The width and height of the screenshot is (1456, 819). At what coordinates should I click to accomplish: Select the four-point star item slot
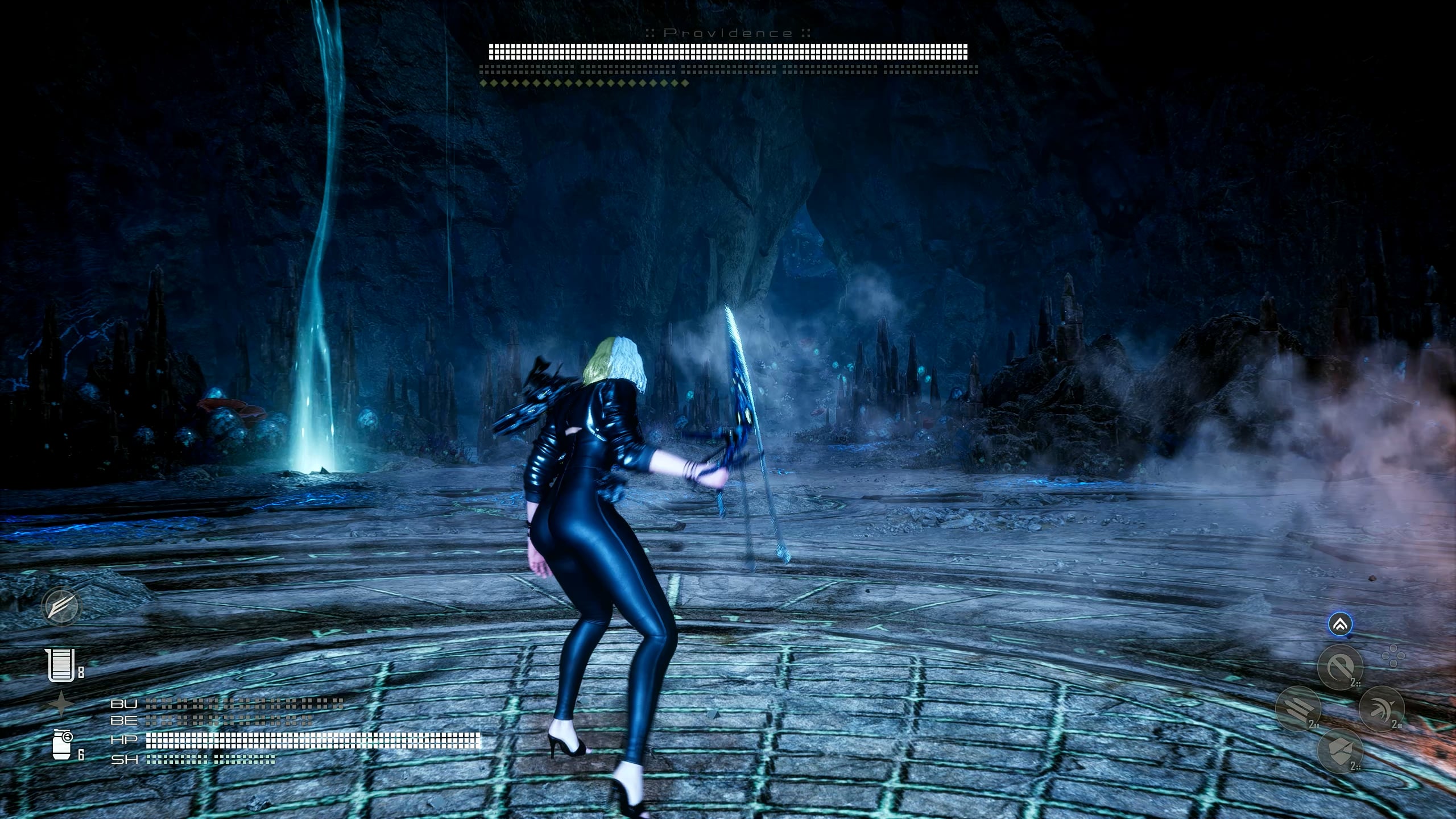pyautogui.click(x=60, y=704)
